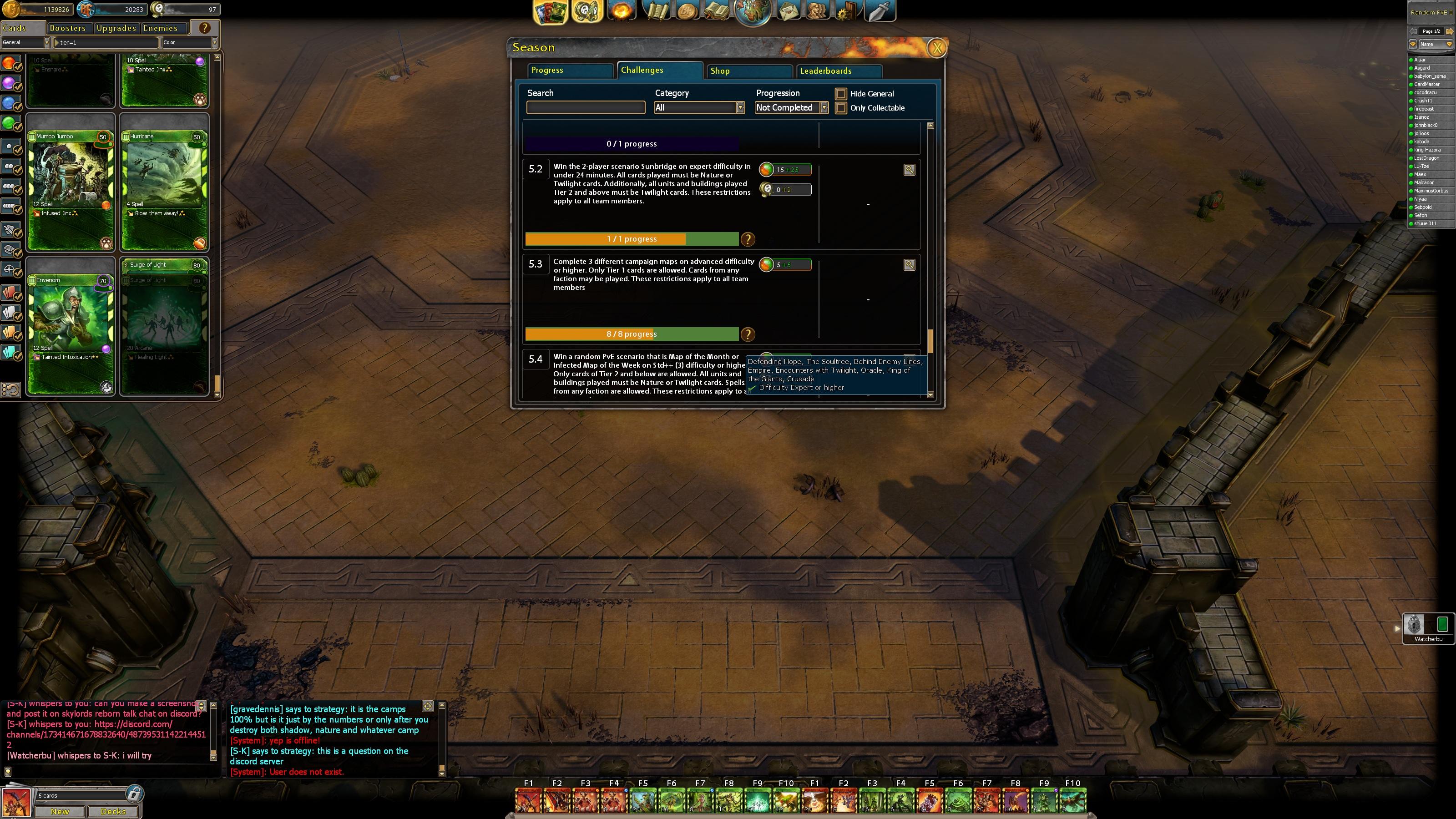
Task: Open the help icon under challenge 5.3
Action: [x=748, y=334]
